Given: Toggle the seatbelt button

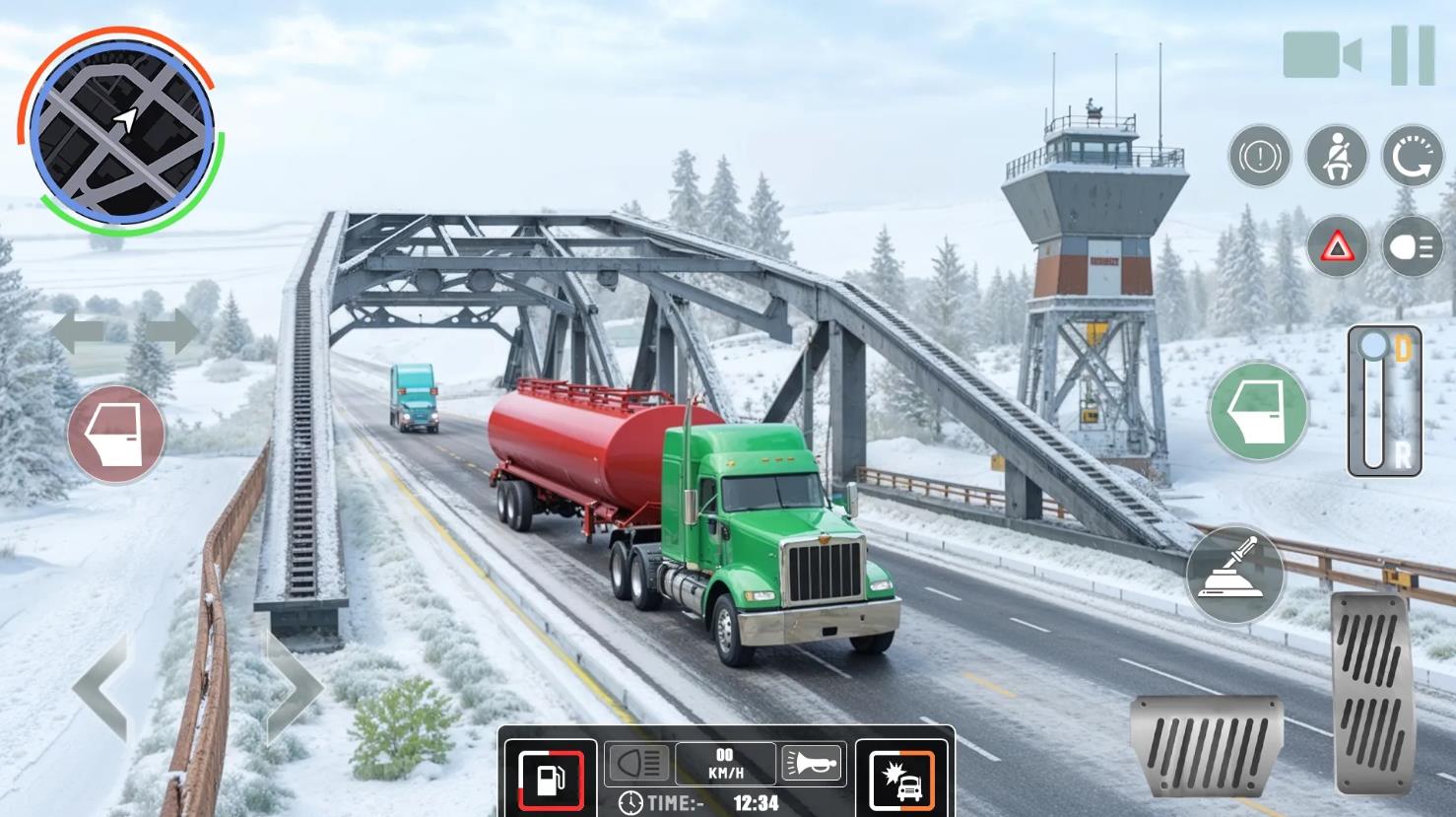Looking at the screenshot, I should [x=1337, y=157].
